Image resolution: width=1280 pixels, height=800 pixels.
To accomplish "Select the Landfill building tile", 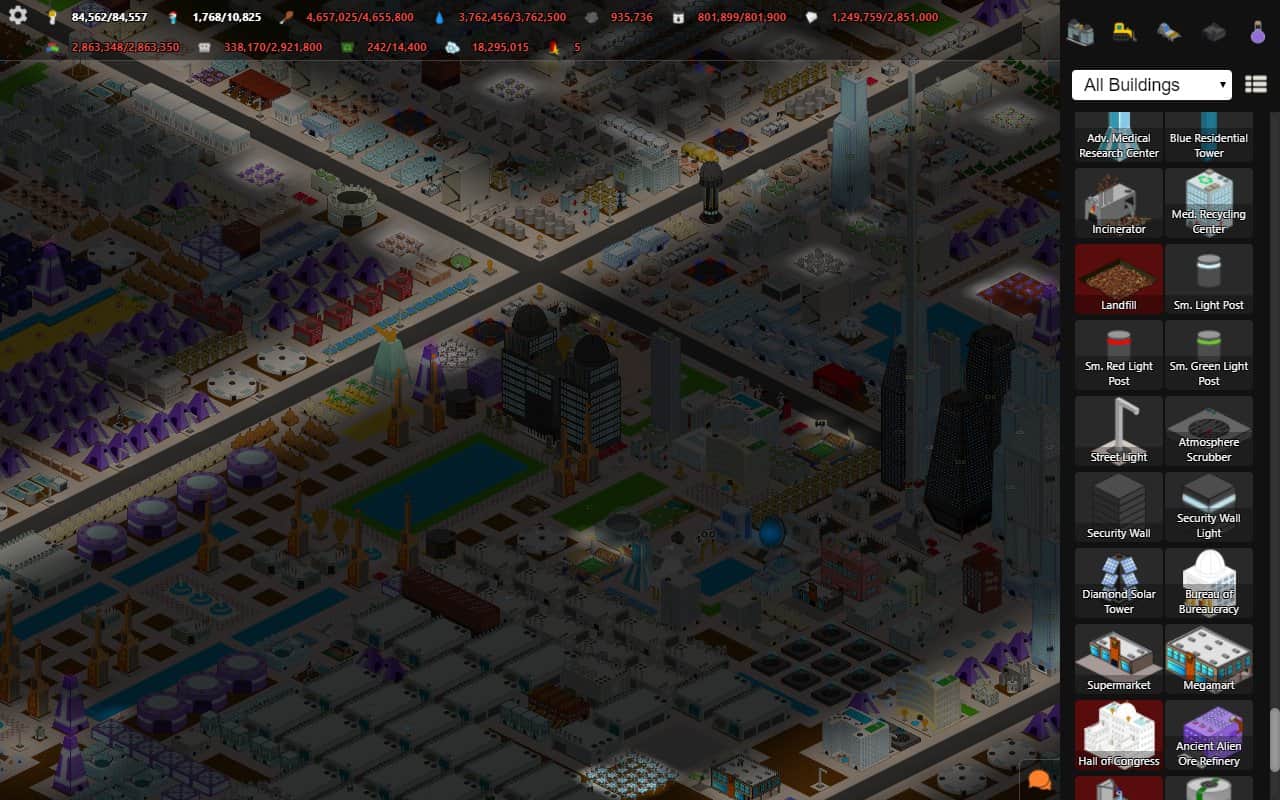I will (1119, 278).
